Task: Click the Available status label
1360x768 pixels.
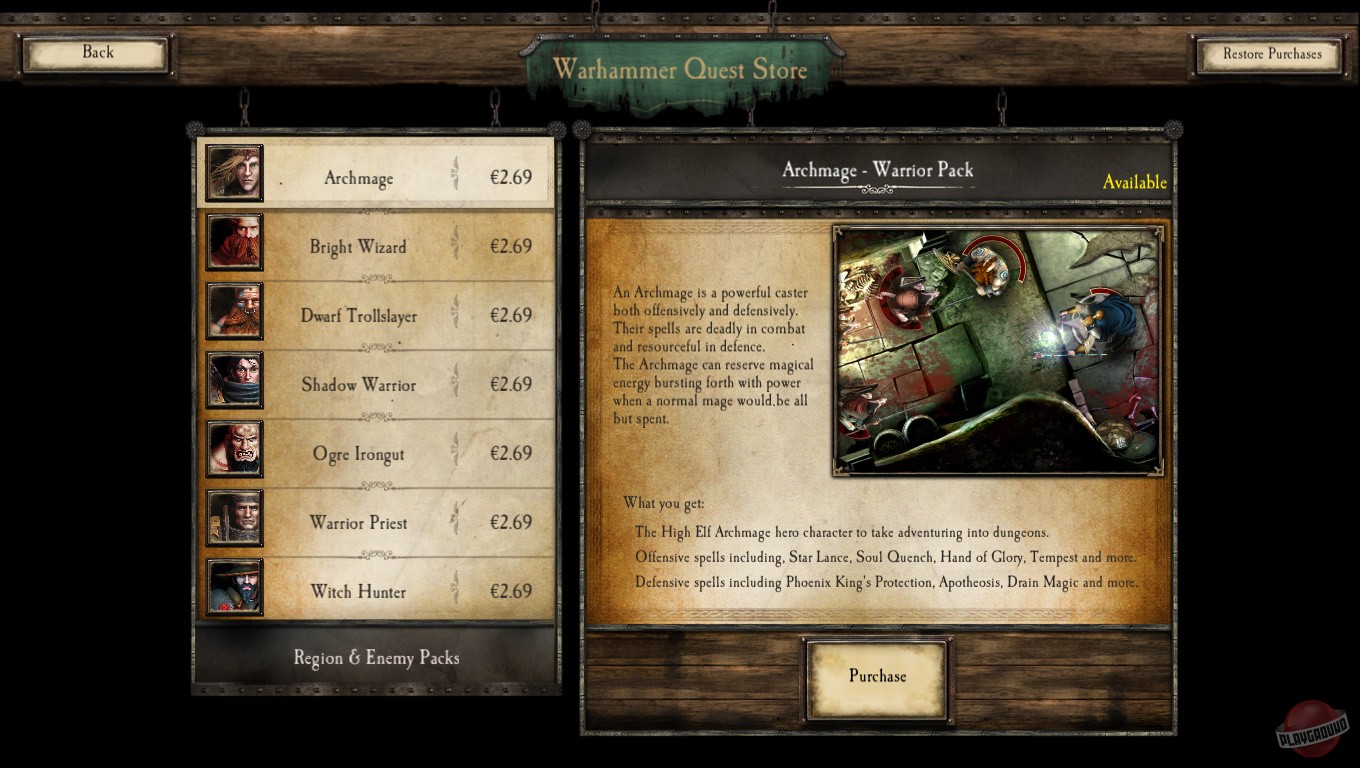Action: tap(1135, 183)
